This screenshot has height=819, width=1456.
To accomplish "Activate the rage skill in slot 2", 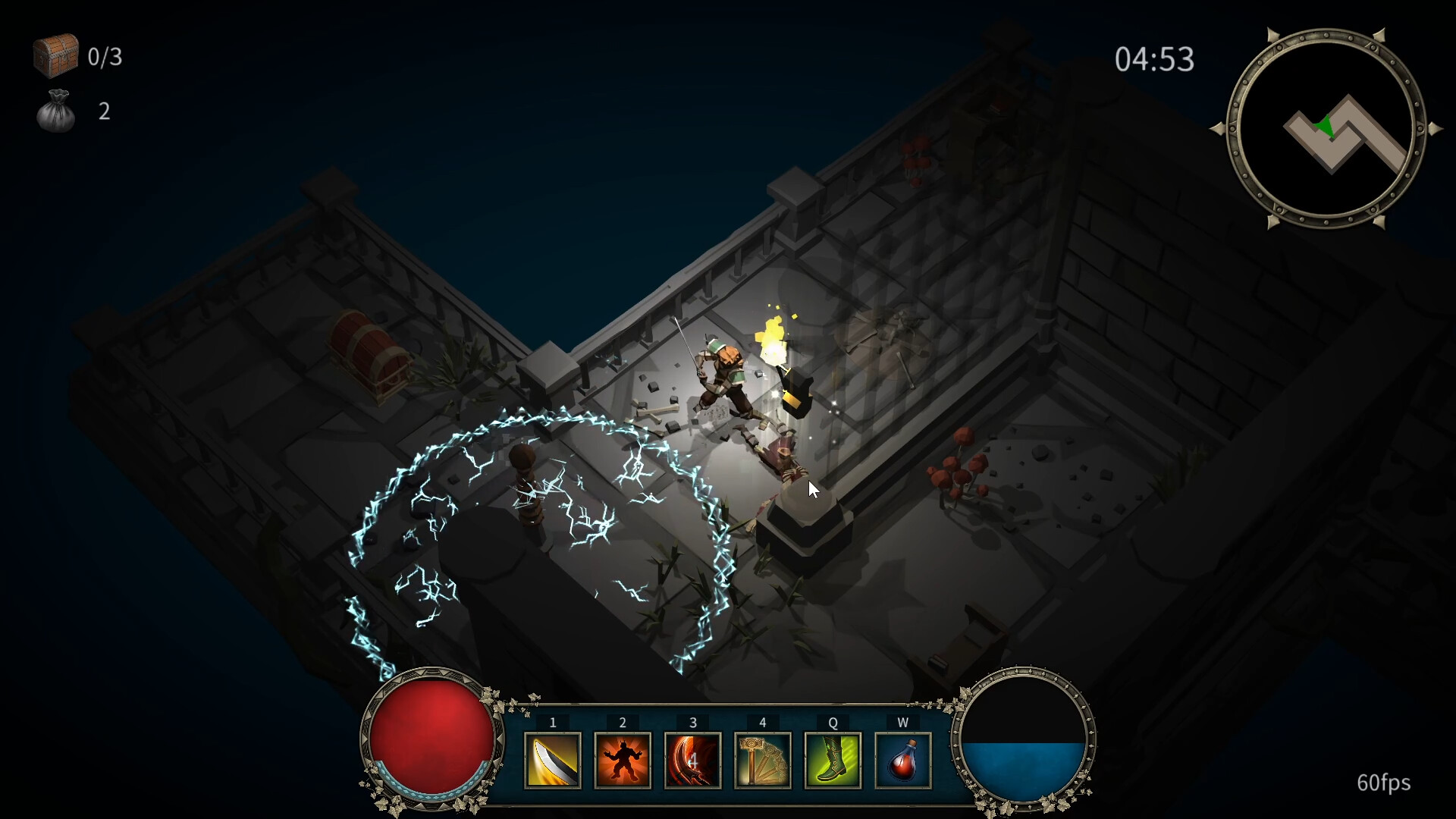I will point(623,761).
